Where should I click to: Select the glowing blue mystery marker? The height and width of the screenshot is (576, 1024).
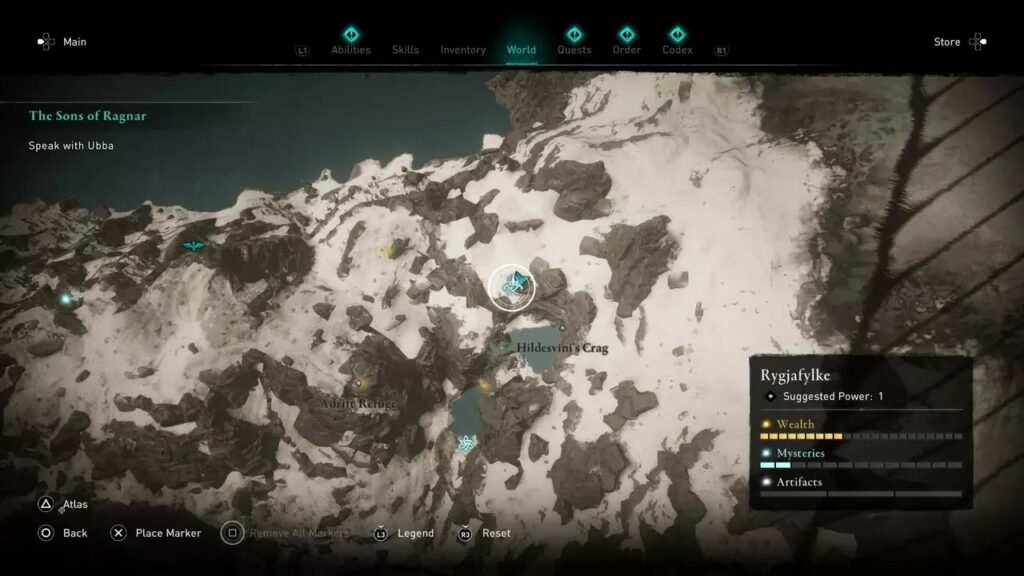(67, 298)
